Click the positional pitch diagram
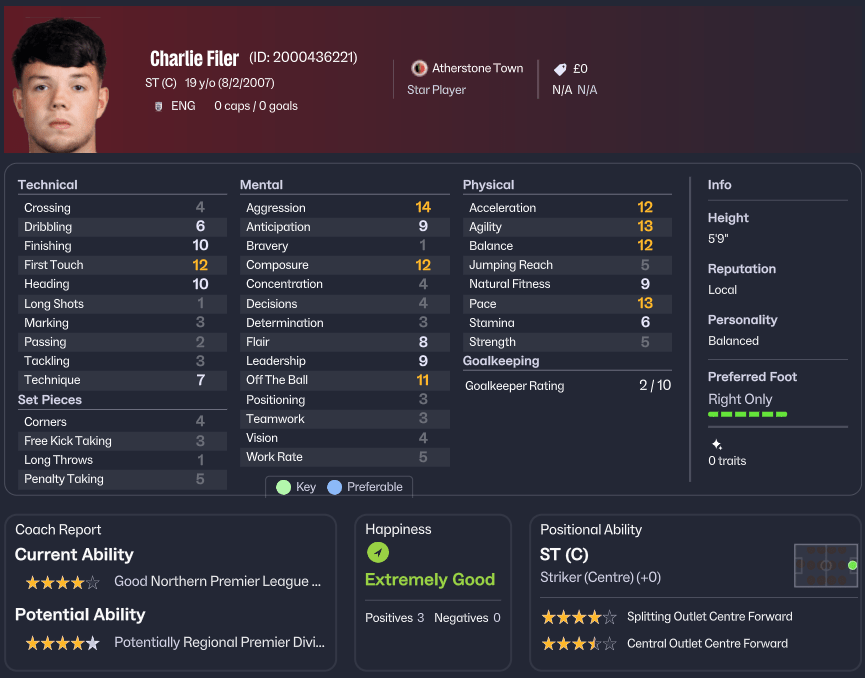This screenshot has width=865, height=678. click(826, 565)
